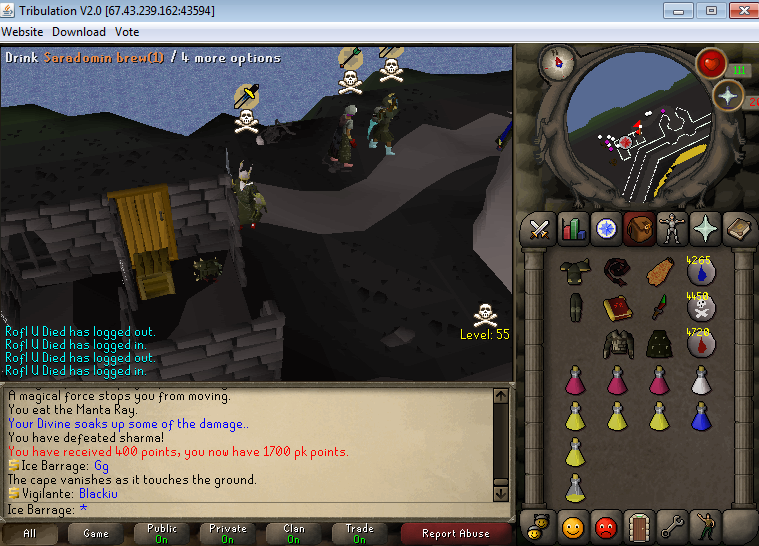Open the worn equipment tab
Image resolution: width=759 pixels, height=546 pixels.
[672, 229]
